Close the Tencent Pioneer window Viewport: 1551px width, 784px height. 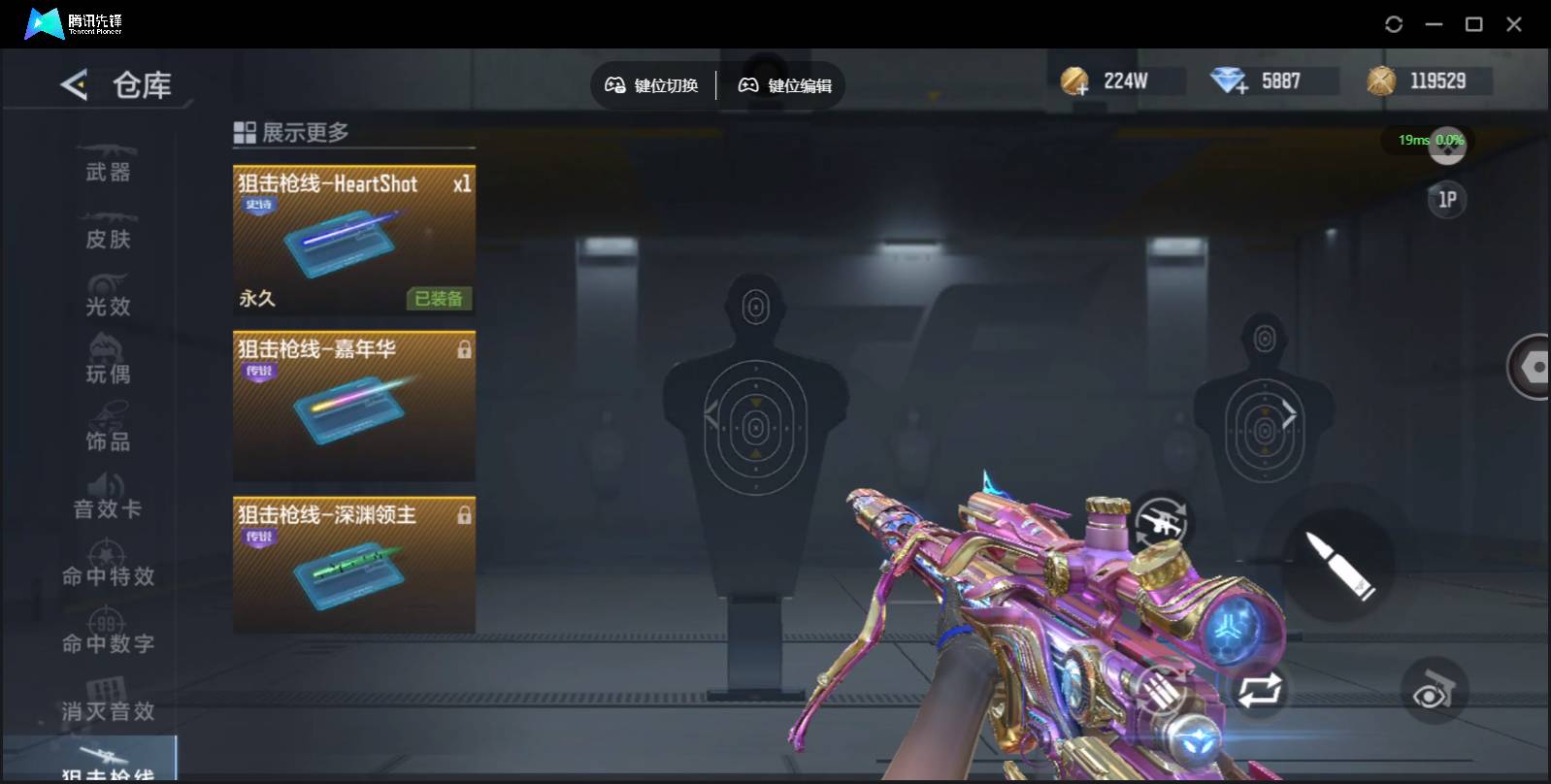tap(1513, 24)
